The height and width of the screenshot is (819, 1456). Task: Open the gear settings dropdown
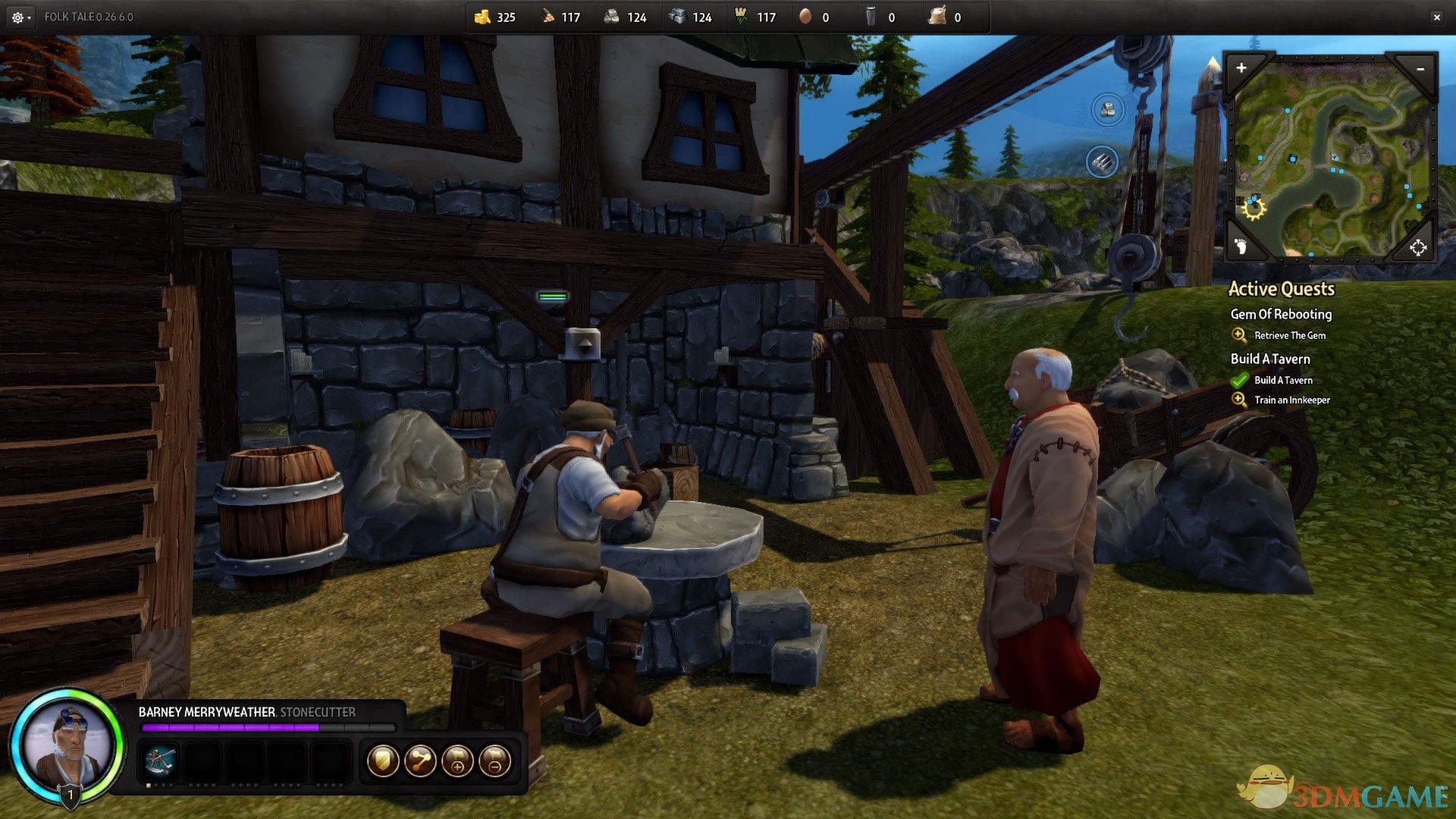tap(20, 17)
